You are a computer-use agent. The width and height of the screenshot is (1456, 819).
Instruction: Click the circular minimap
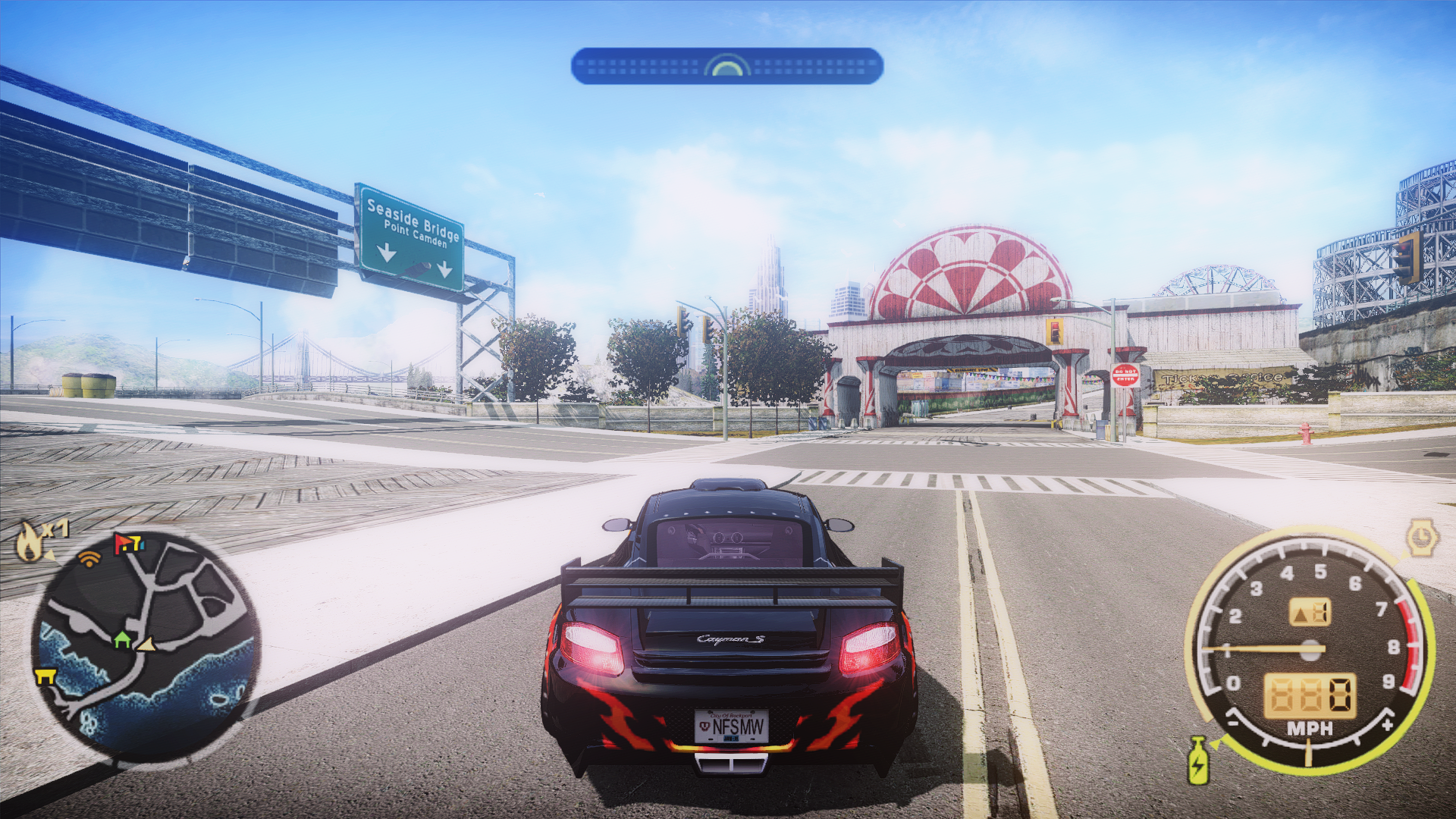[x=146, y=645]
